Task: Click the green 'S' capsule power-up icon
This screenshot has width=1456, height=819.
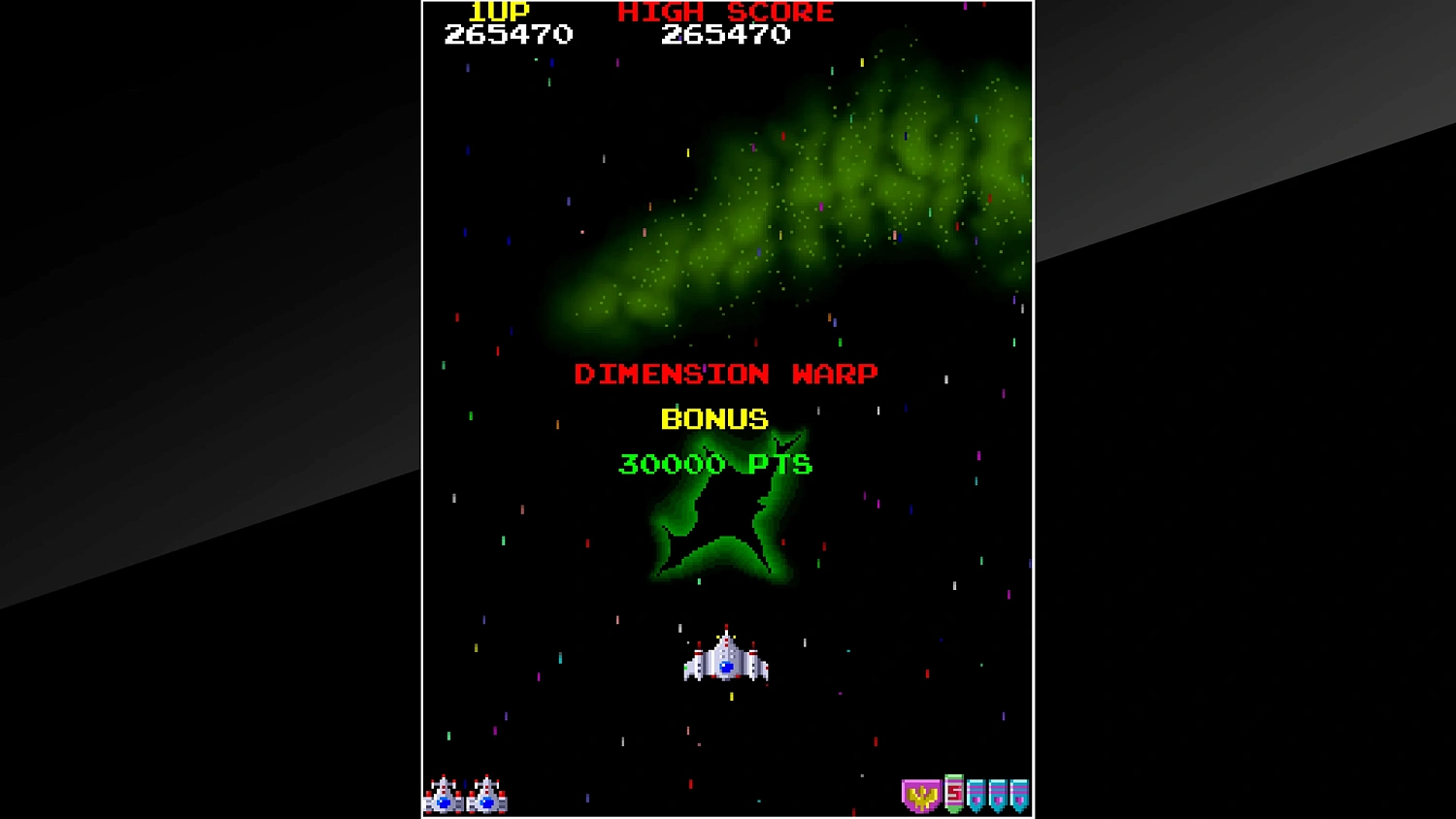Action: pyautogui.click(x=954, y=793)
